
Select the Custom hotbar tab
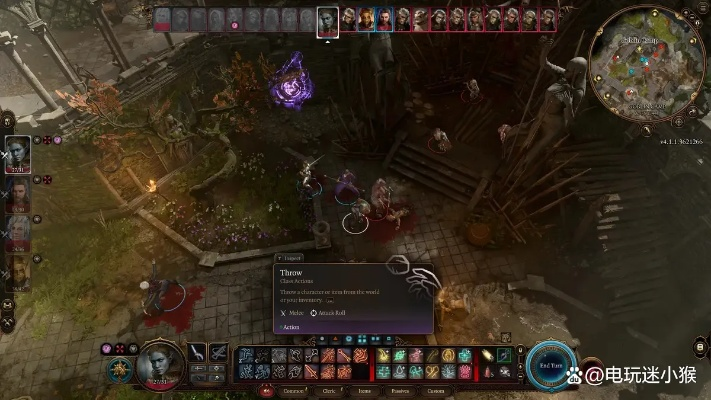[x=434, y=391]
